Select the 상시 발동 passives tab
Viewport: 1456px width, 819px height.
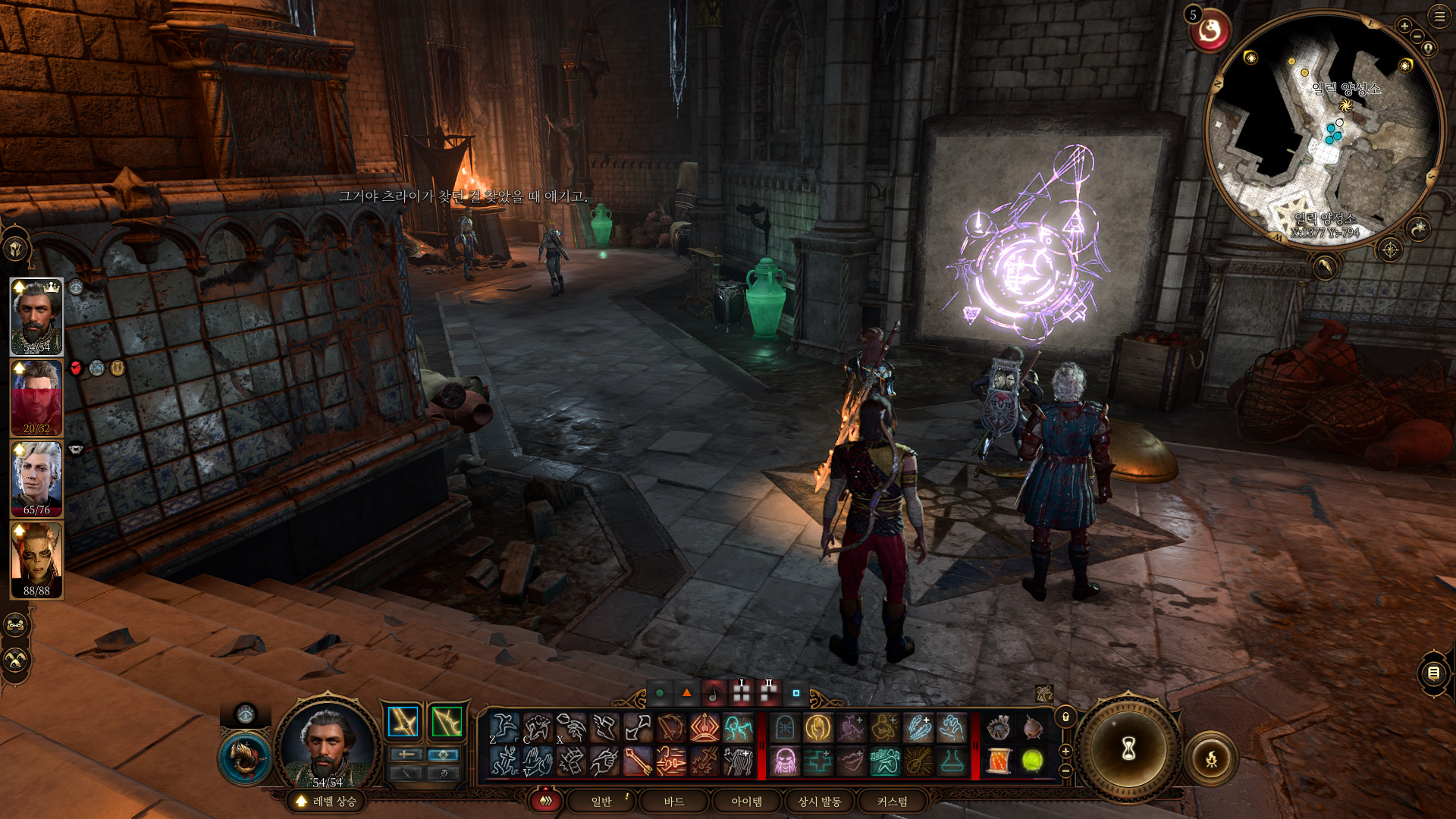point(819,802)
